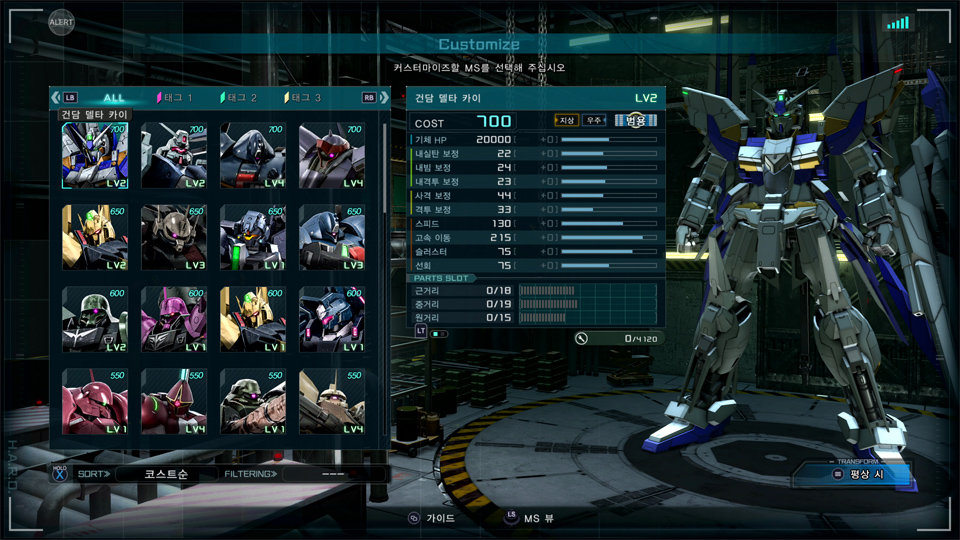Image resolution: width=960 pixels, height=540 pixels.
Task: Pick the purple cost 600 mobile suit
Action: tap(174, 320)
